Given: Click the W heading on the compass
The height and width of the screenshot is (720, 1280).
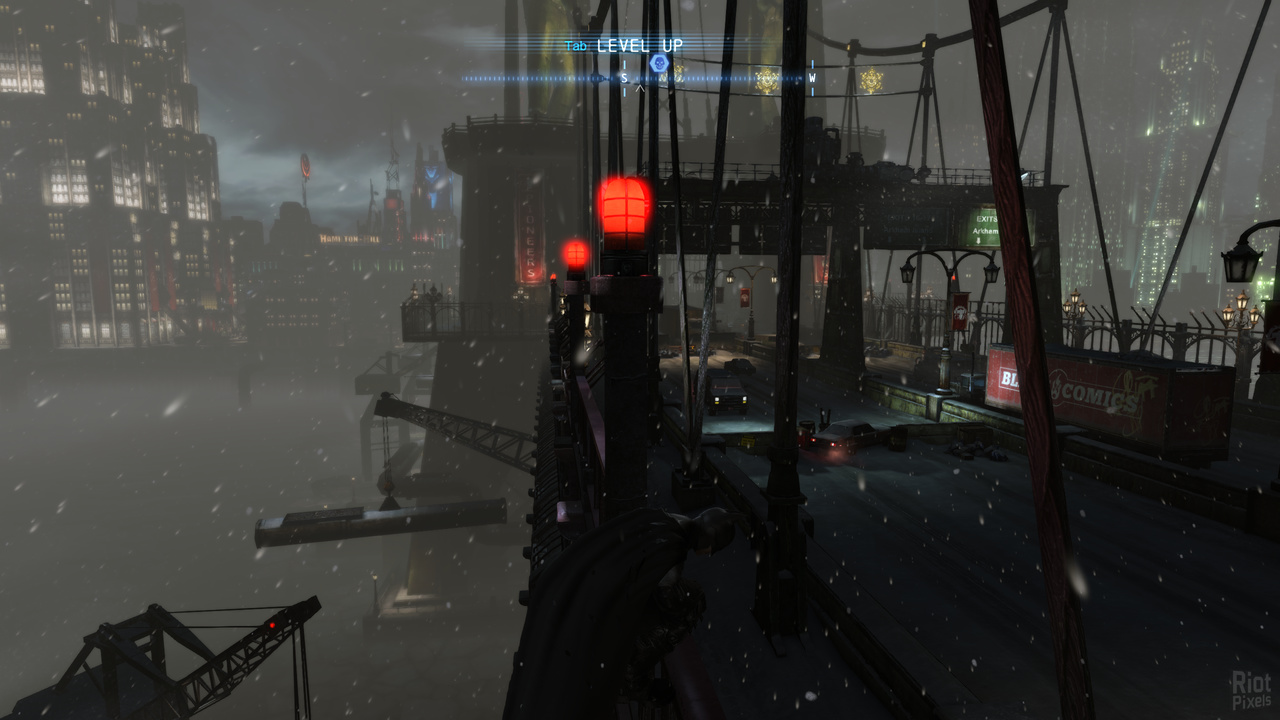Looking at the screenshot, I should tap(812, 78).
